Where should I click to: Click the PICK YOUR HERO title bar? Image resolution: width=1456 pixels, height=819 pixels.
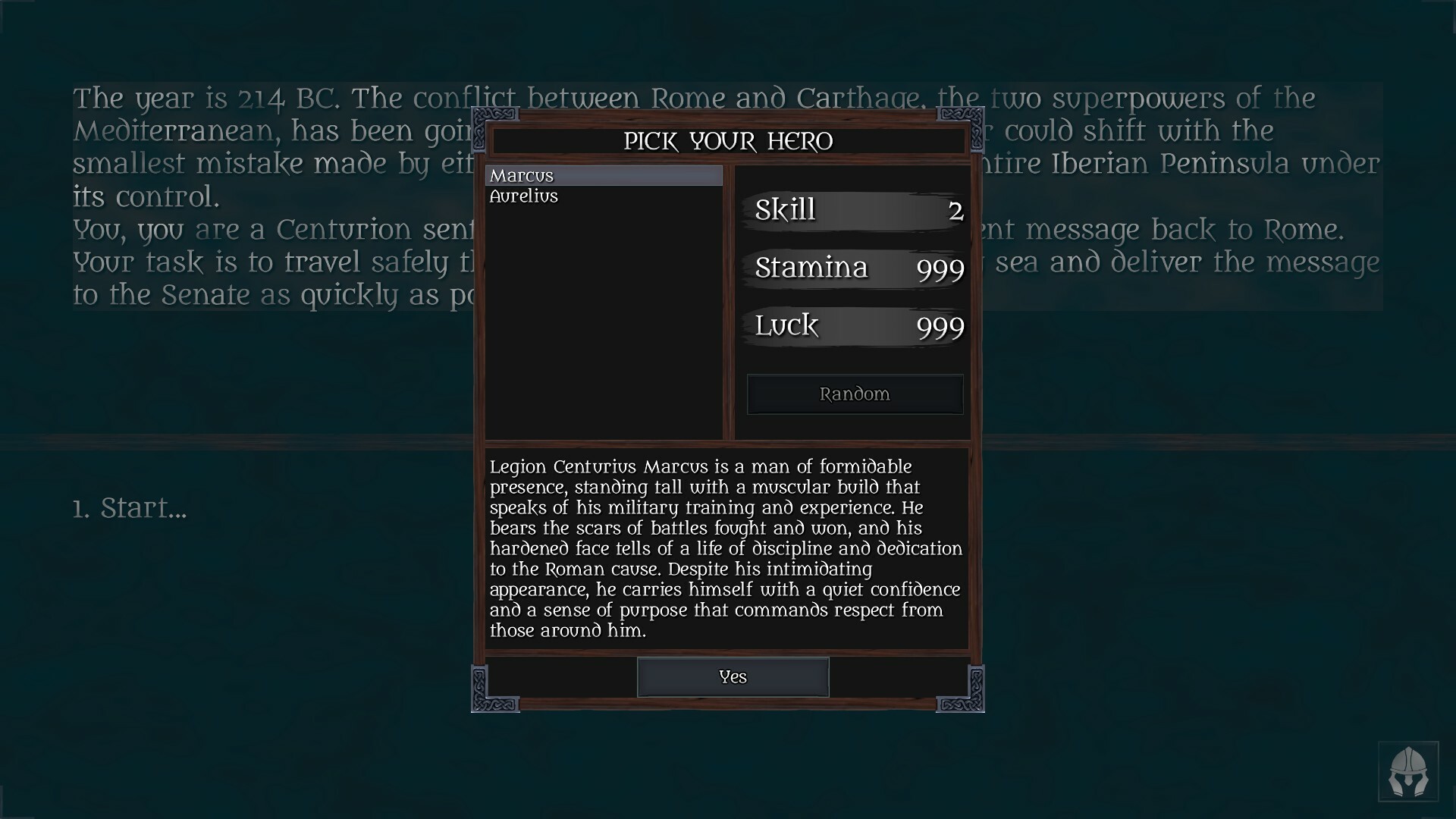click(727, 141)
